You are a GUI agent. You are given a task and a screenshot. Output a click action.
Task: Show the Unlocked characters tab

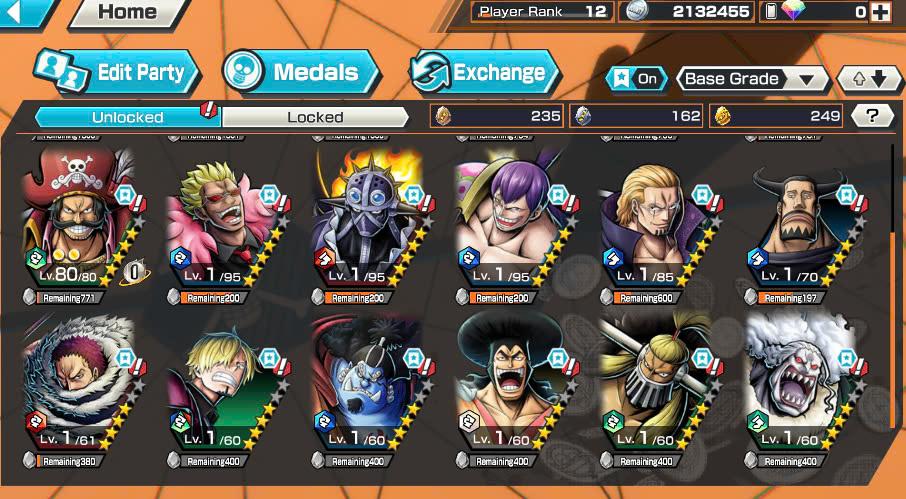pyautogui.click(x=128, y=117)
